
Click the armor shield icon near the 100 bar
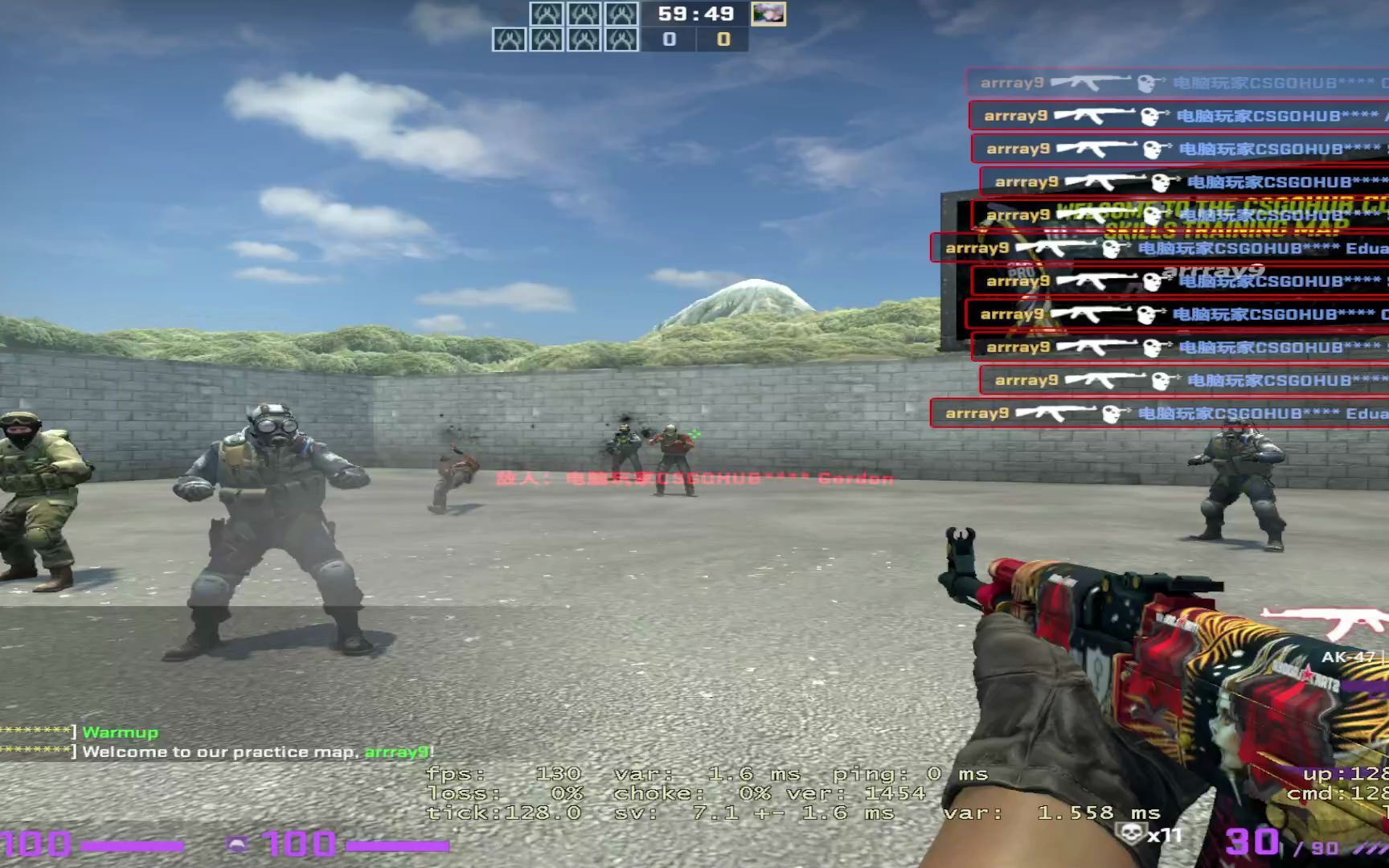coord(237,844)
